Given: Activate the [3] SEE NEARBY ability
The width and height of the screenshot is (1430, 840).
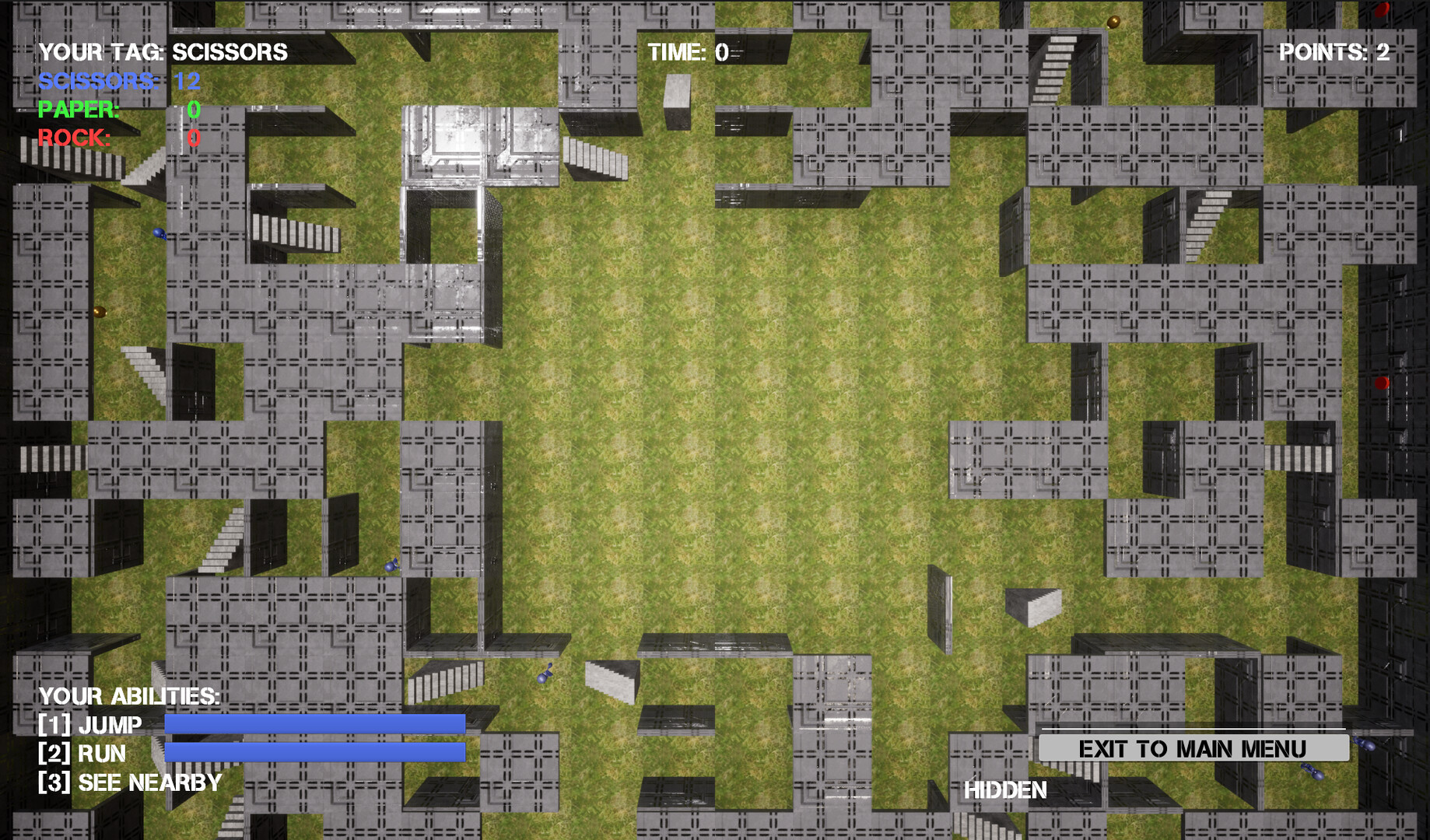Looking at the screenshot, I should pyautogui.click(x=129, y=782).
